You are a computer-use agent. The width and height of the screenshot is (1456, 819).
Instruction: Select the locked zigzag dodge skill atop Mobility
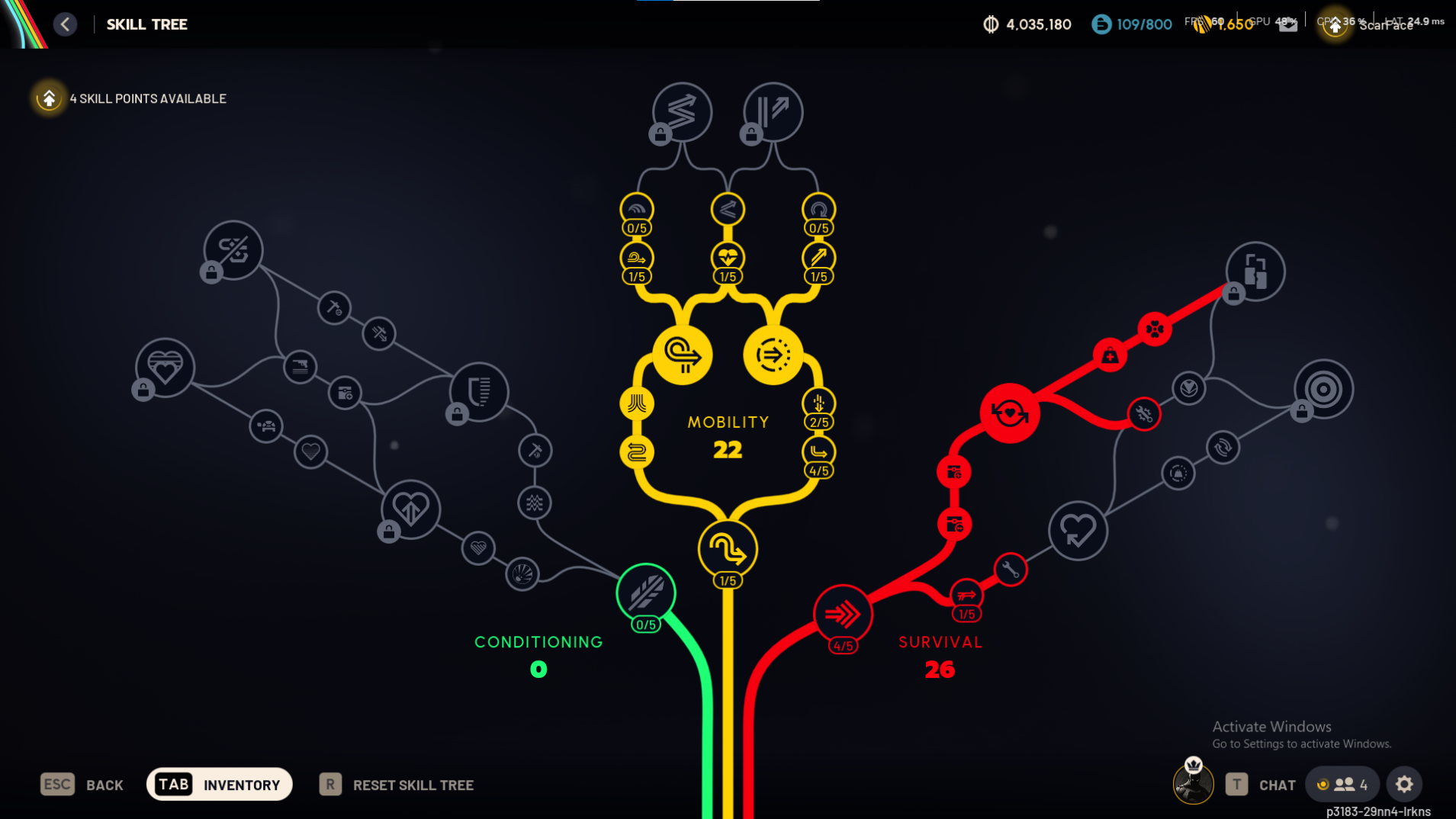[x=681, y=112]
